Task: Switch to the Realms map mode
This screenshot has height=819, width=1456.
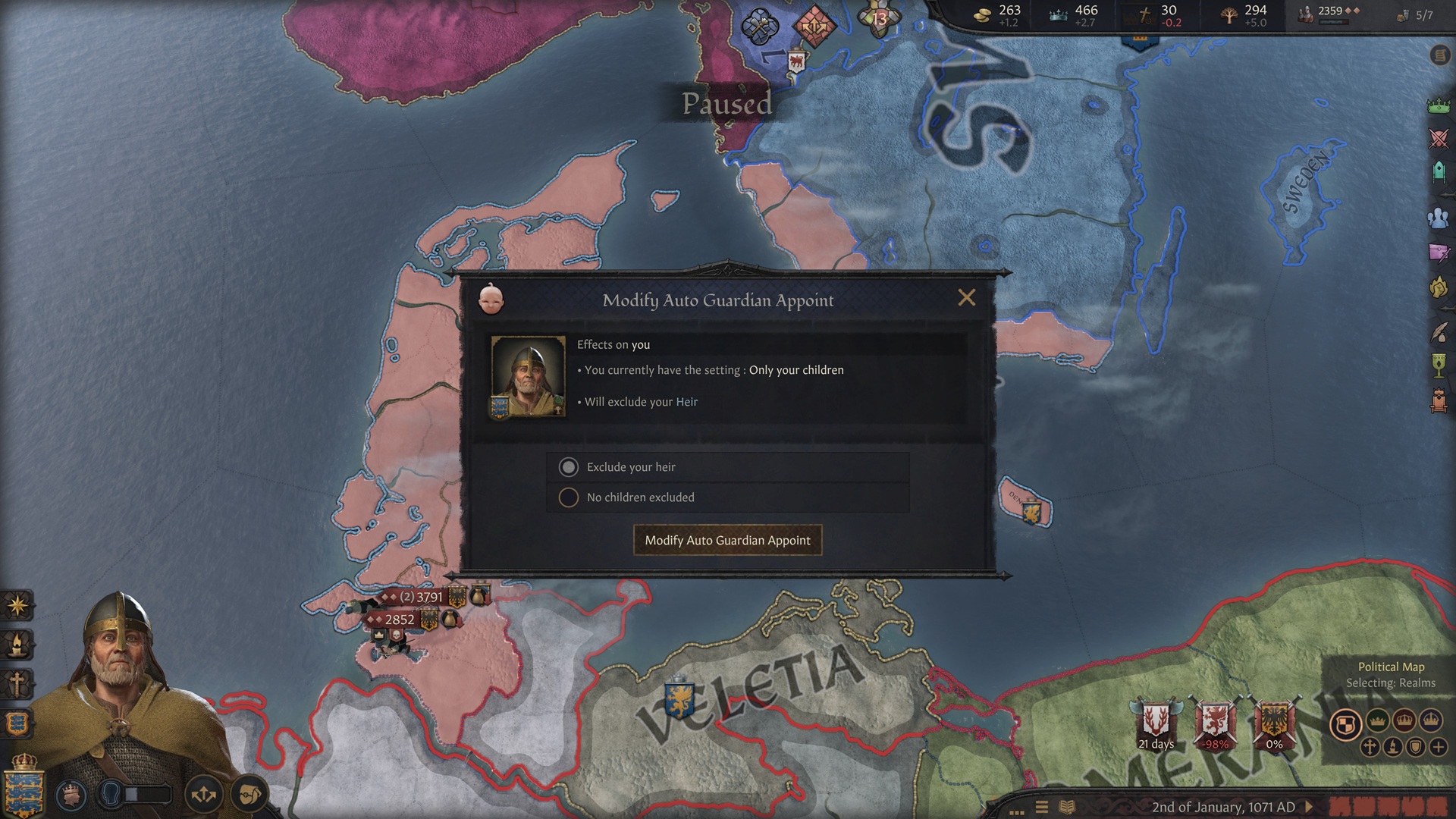Action: 1345,724
